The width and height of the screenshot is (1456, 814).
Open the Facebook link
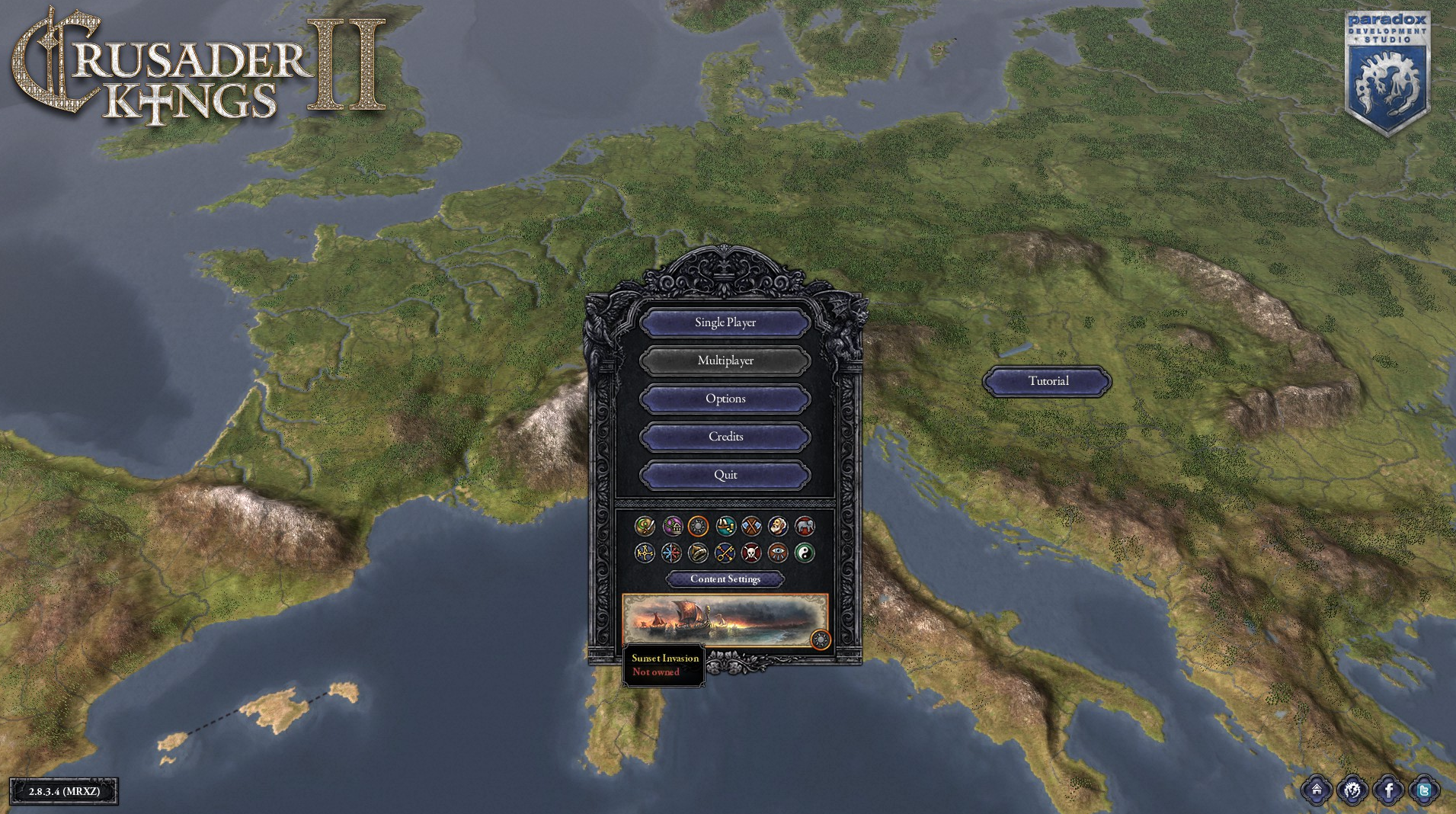pyautogui.click(x=1388, y=790)
